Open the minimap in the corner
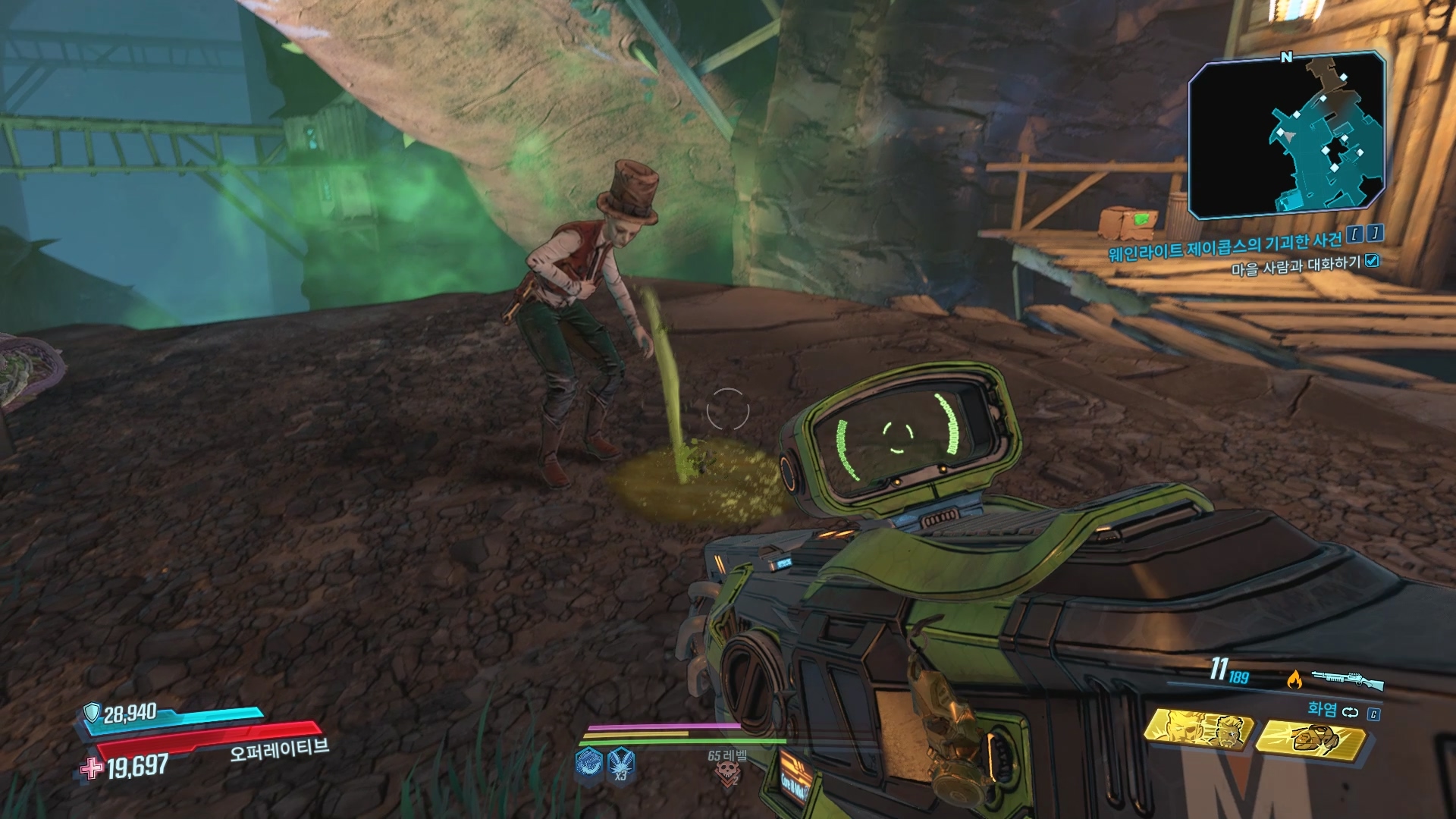This screenshot has height=819, width=1456. click(1287, 136)
